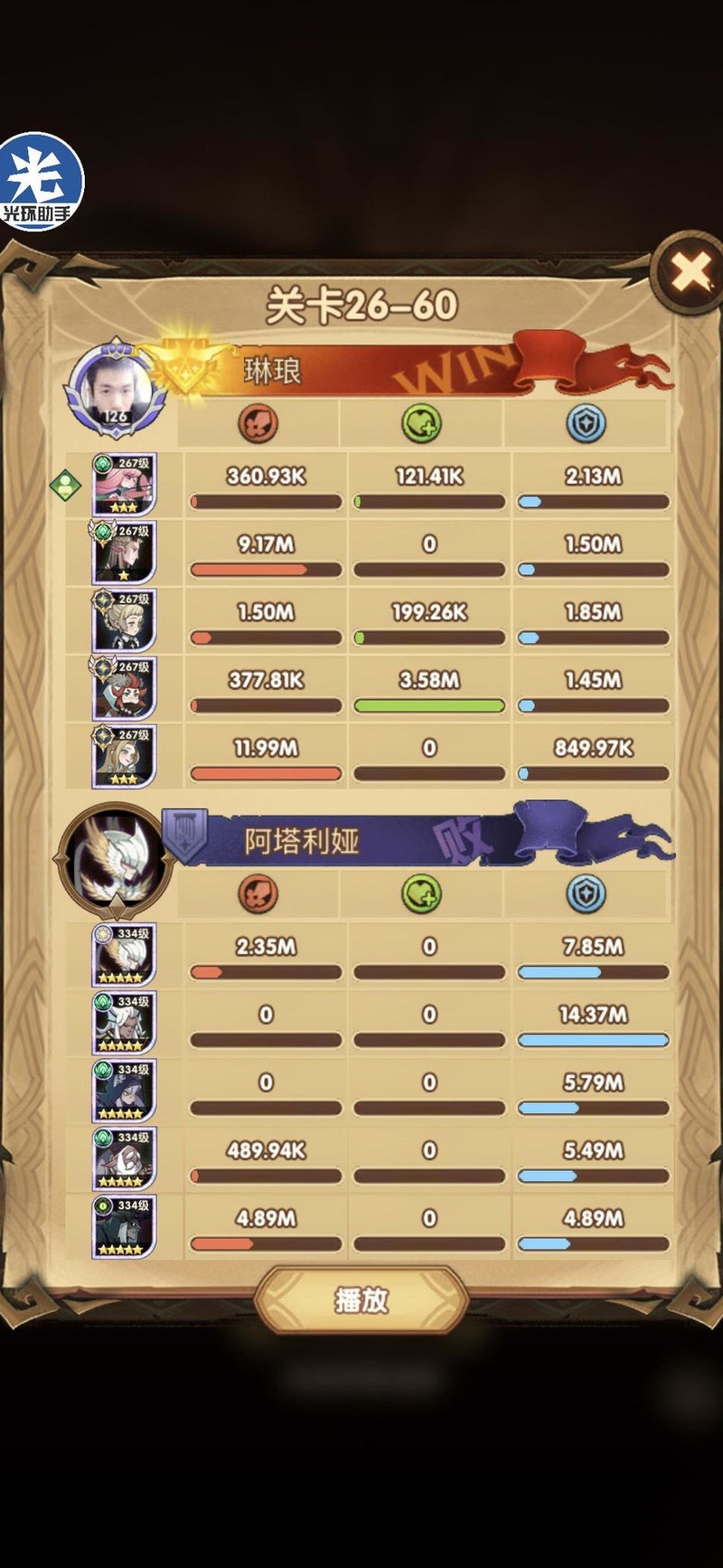Click the winning team's green healing column icon
The height and width of the screenshot is (1568, 723).
(421, 423)
